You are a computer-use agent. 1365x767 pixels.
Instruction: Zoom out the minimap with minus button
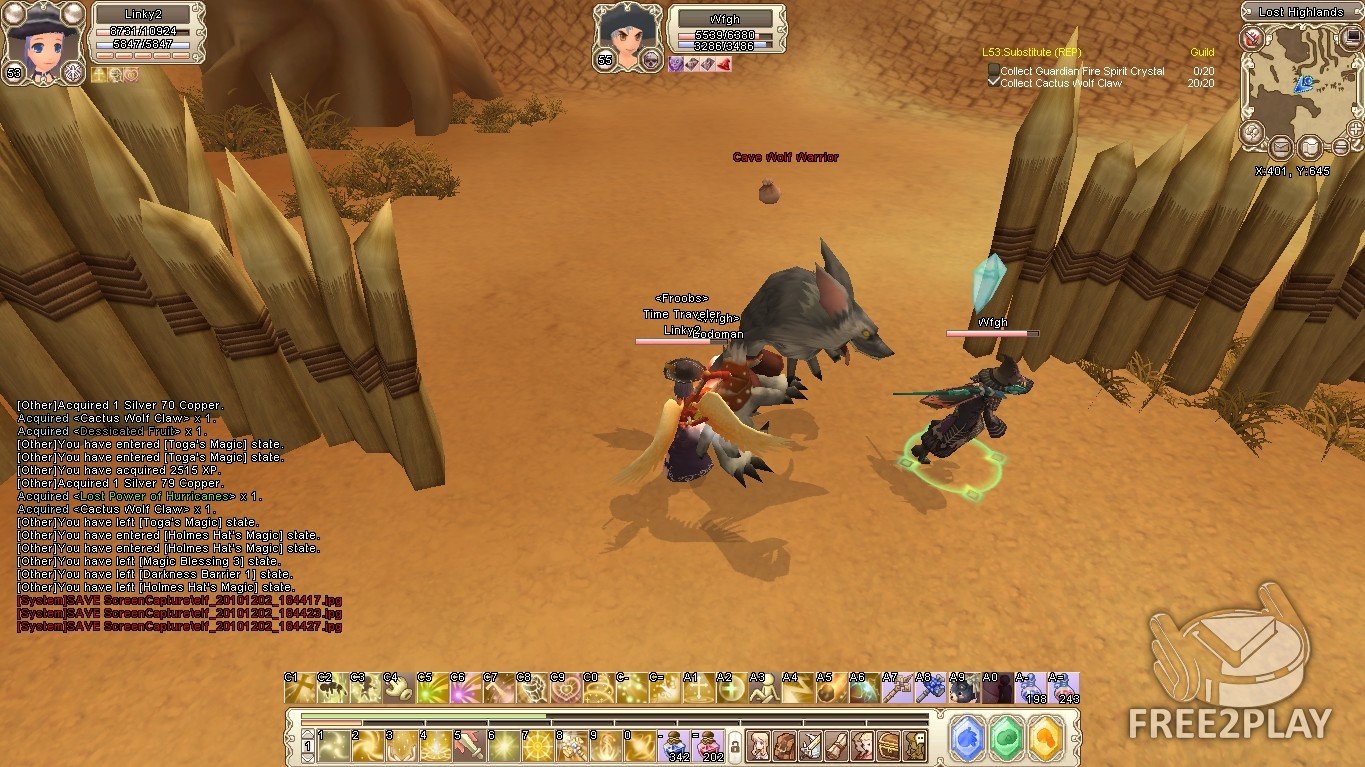[1340, 148]
